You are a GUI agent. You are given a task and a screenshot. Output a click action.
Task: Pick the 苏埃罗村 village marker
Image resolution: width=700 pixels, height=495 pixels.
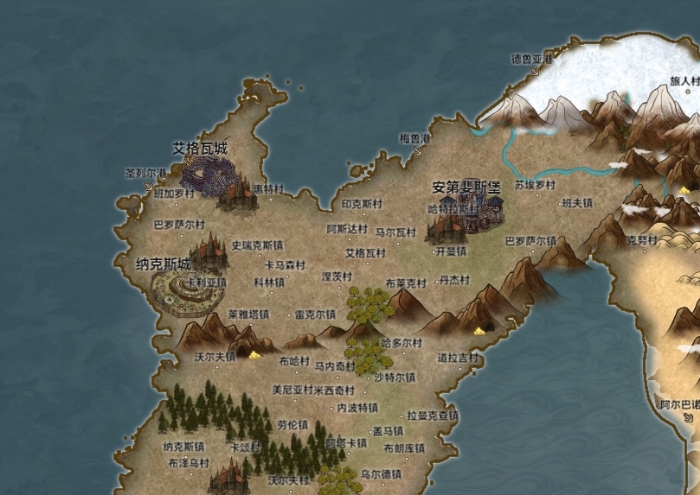[x=534, y=185]
